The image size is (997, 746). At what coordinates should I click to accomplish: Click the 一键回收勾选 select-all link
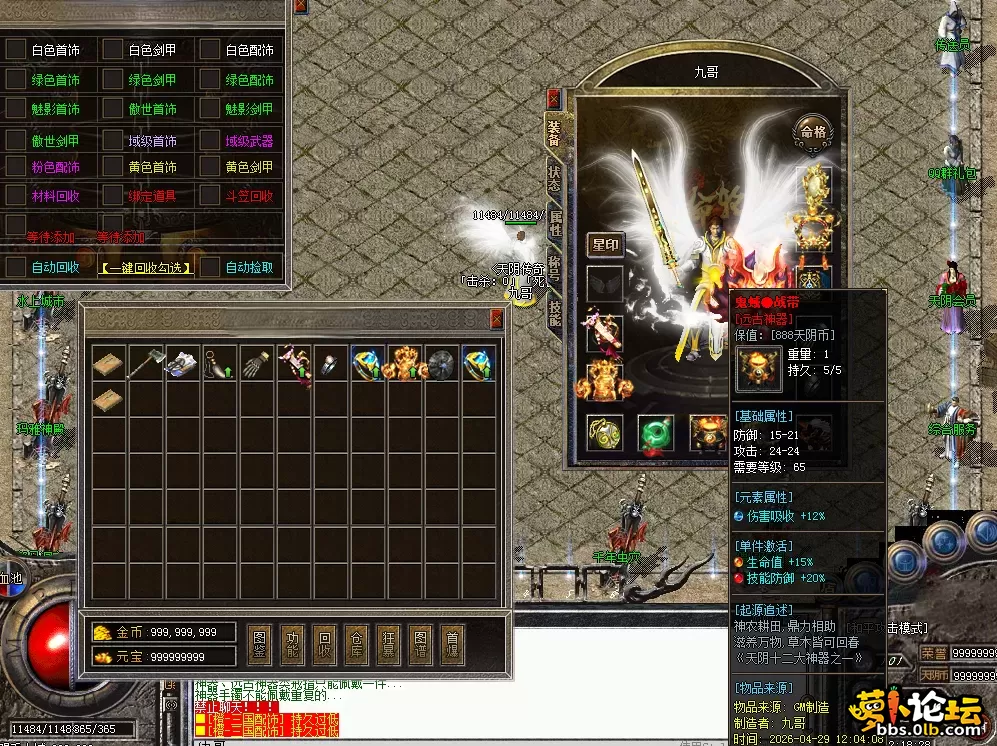pos(145,267)
